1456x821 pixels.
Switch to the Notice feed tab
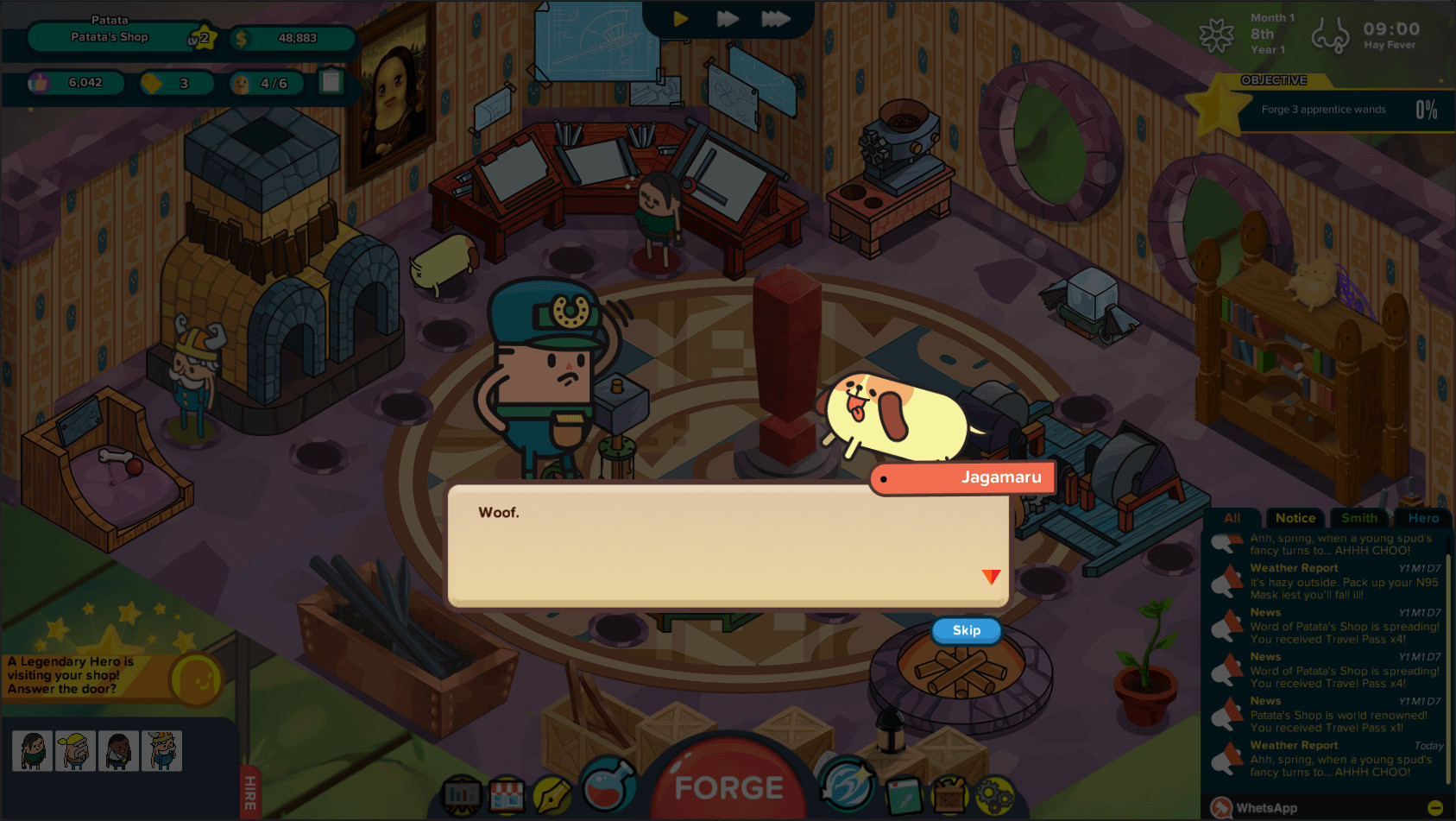click(1295, 518)
